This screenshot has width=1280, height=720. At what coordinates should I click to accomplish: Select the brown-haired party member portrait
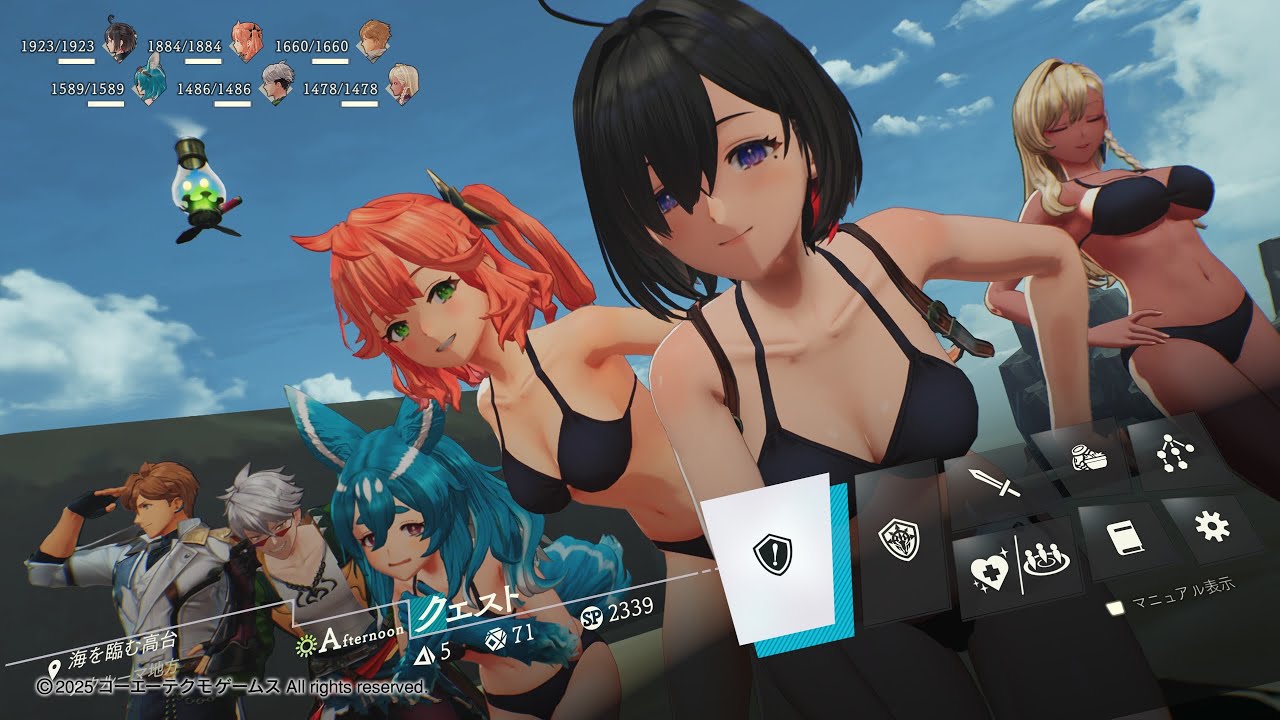pos(374,42)
